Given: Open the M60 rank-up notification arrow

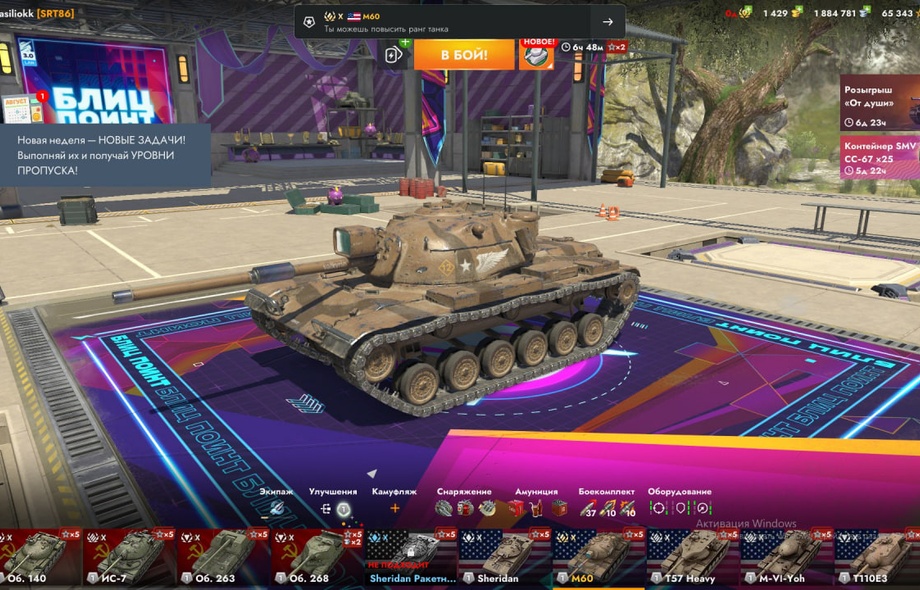Looking at the screenshot, I should (x=607, y=22).
